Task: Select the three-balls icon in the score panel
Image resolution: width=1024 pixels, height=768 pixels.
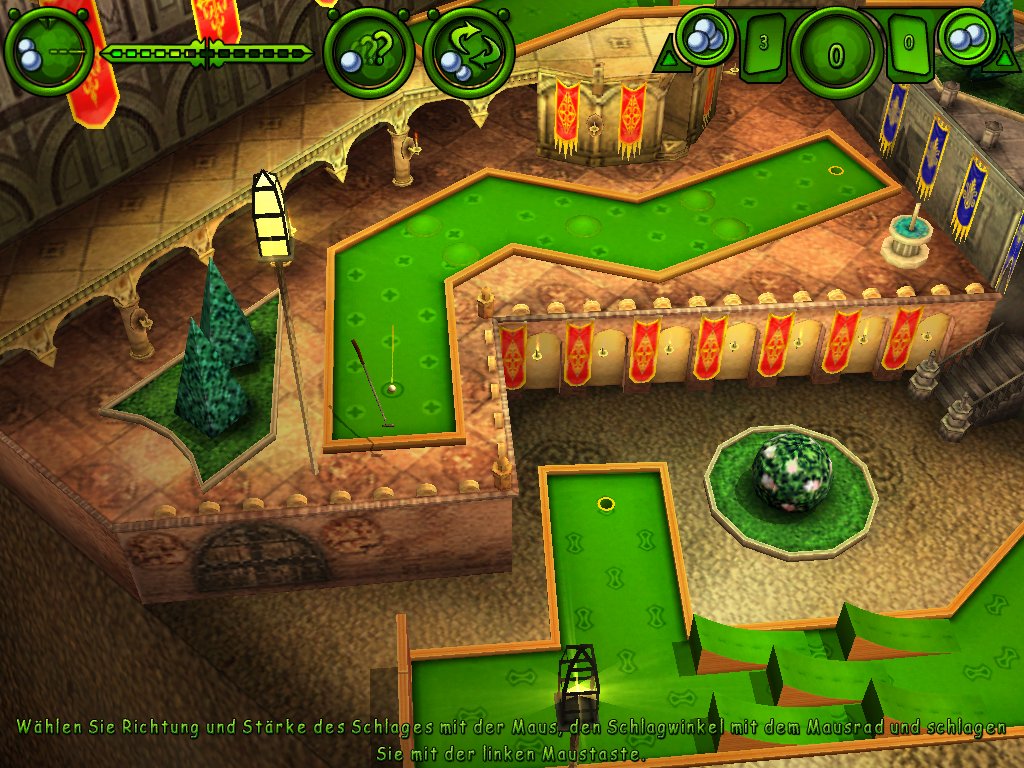Action: tap(706, 37)
